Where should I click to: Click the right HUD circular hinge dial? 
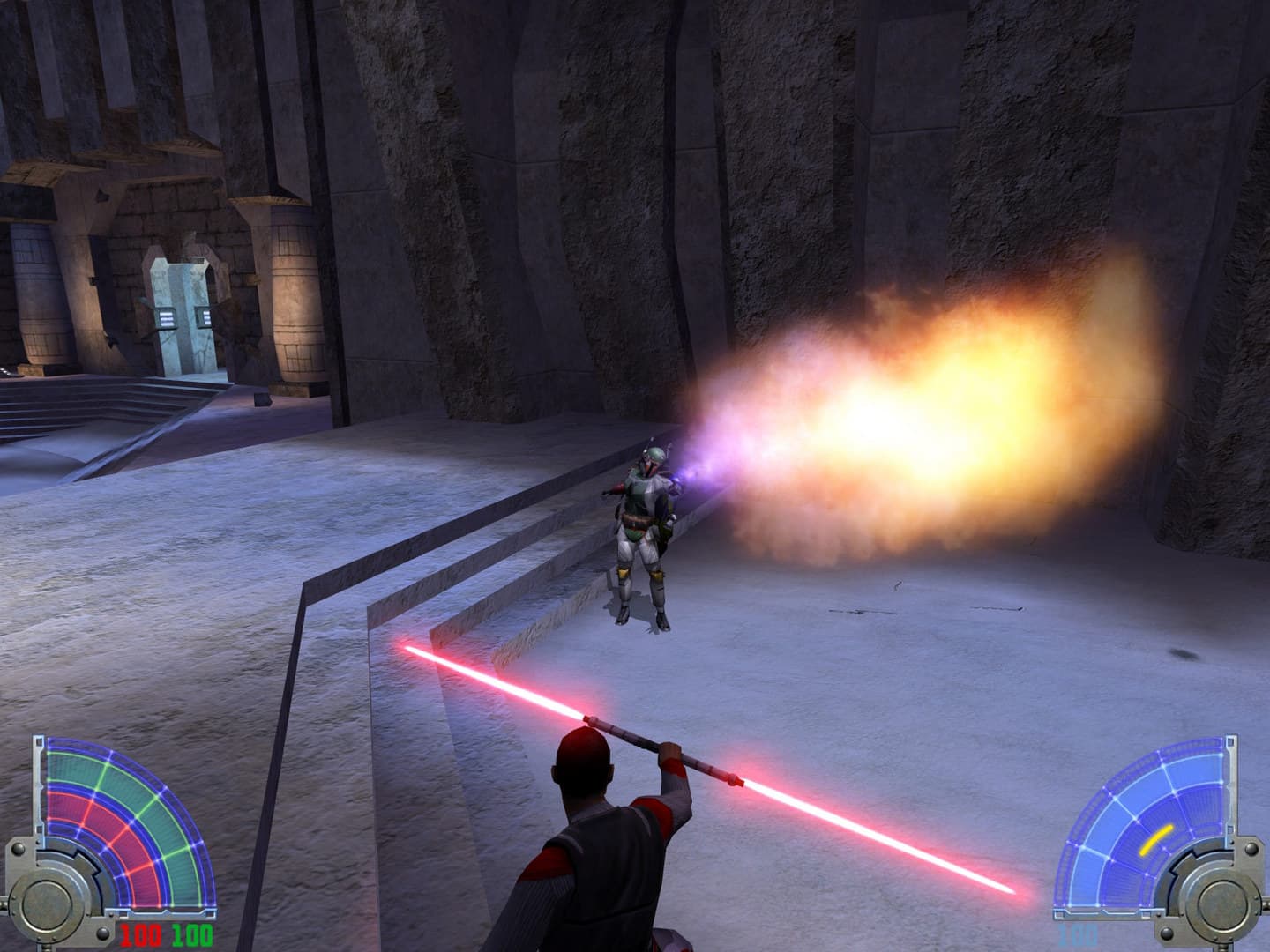pos(1221,905)
